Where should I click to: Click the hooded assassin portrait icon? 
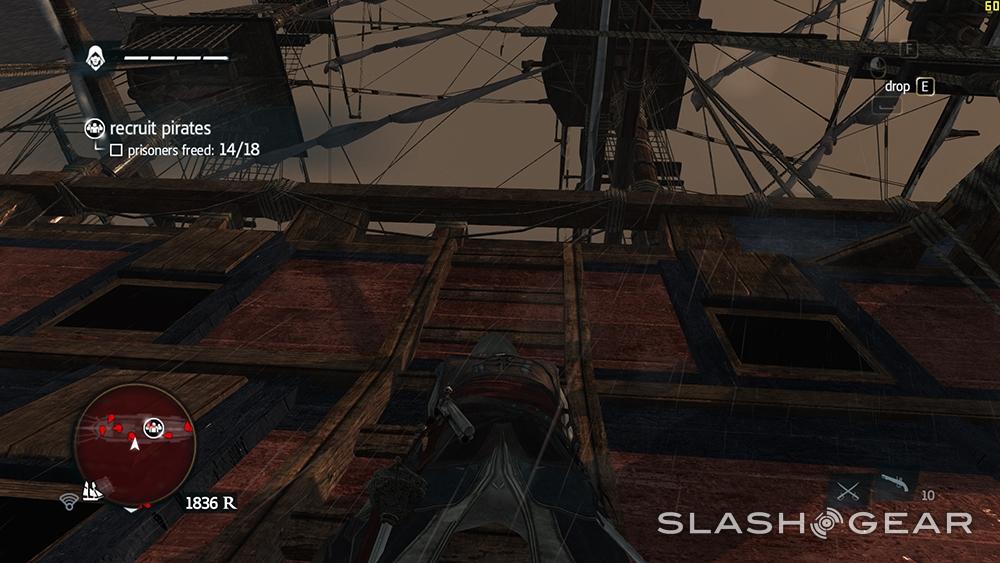coord(97,57)
